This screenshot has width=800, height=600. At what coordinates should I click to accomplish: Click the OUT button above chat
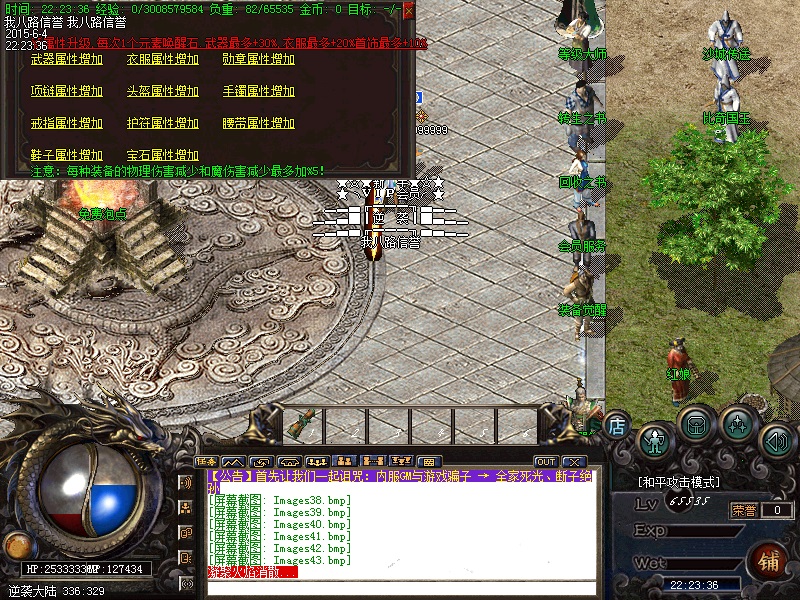[x=545, y=461]
